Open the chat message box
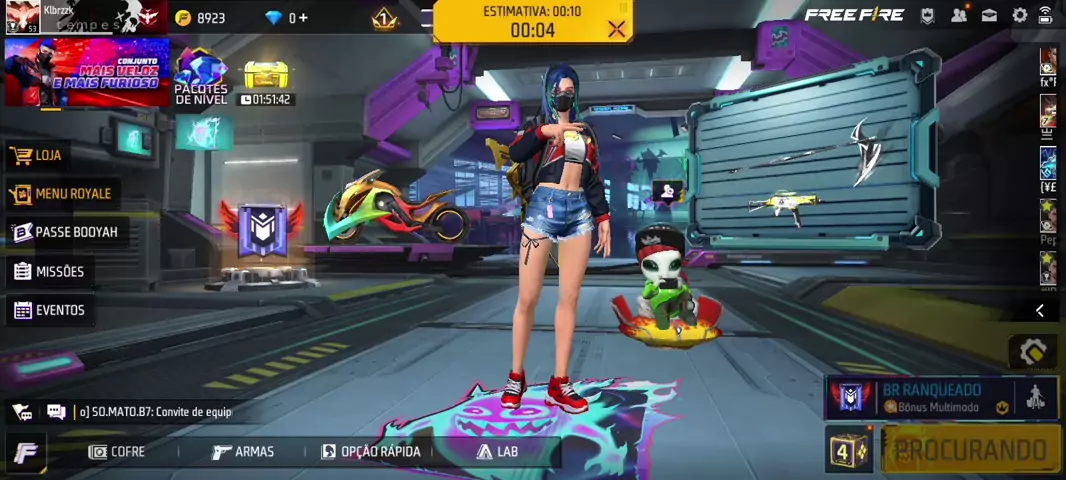1066x480 pixels. [56, 412]
